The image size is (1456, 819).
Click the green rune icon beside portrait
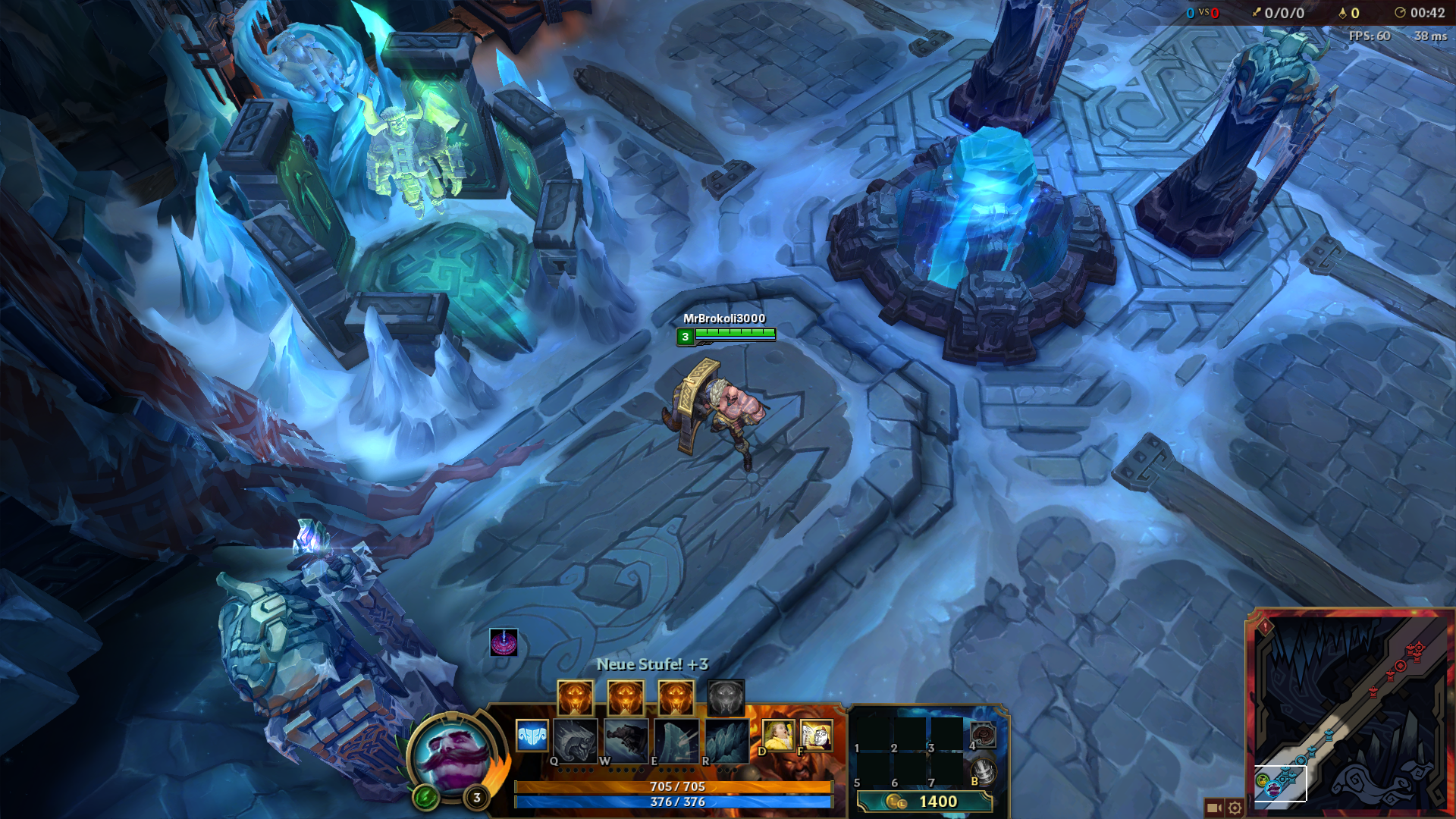(426, 796)
